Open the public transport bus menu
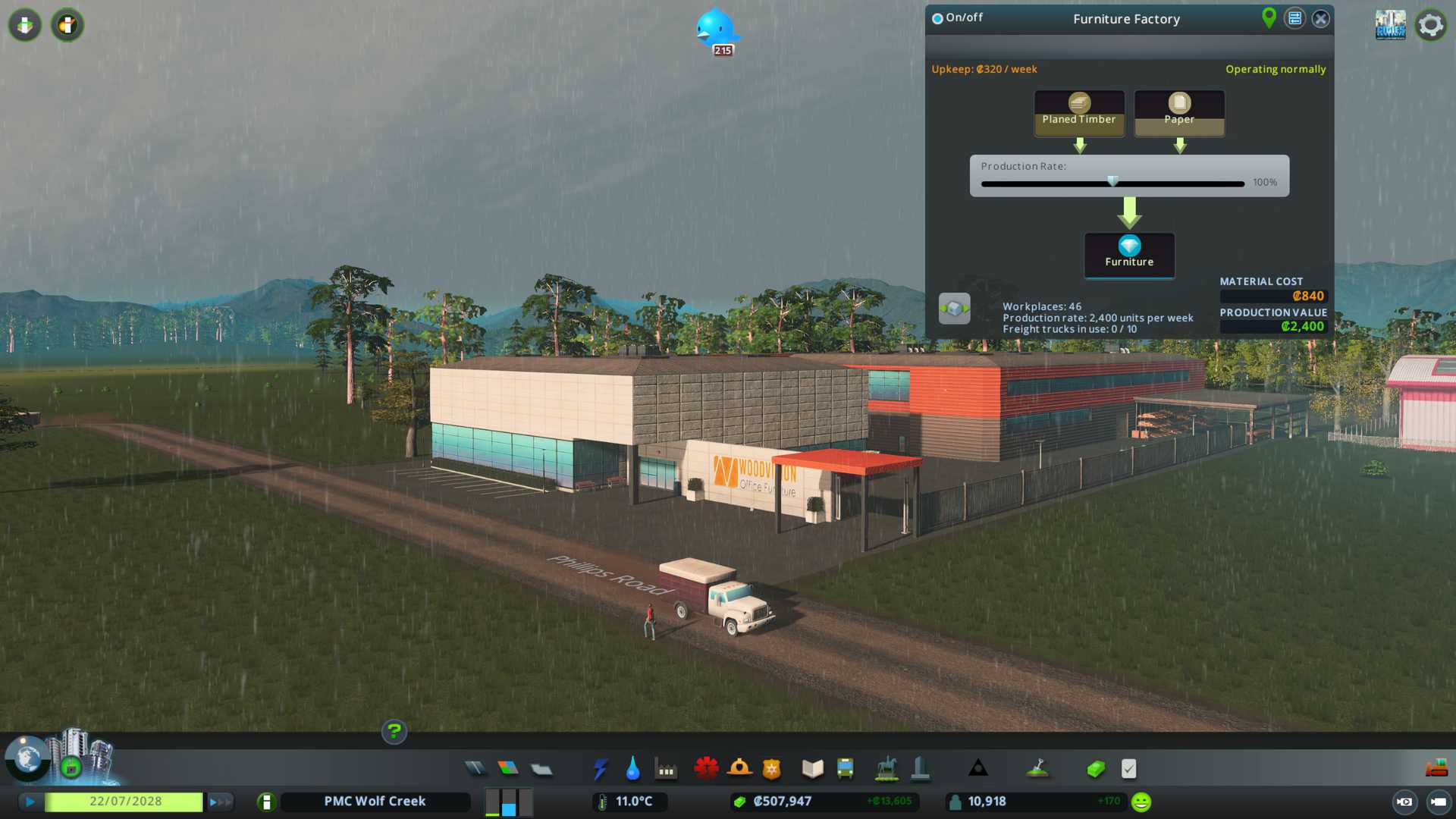The image size is (1456, 819). click(x=845, y=769)
